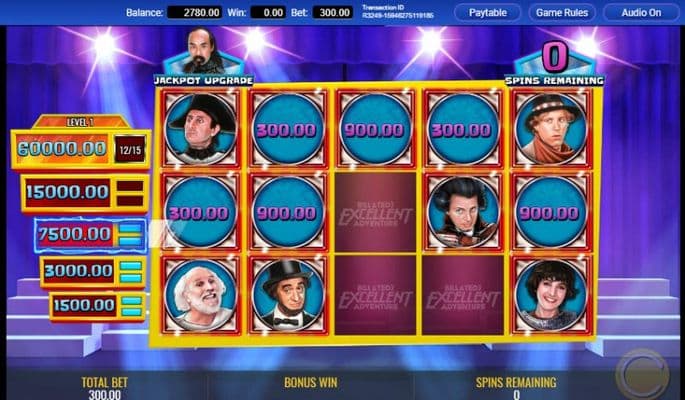This screenshot has width=685, height=400.
Task: Toggle the Audio On button
Action: coord(641,13)
